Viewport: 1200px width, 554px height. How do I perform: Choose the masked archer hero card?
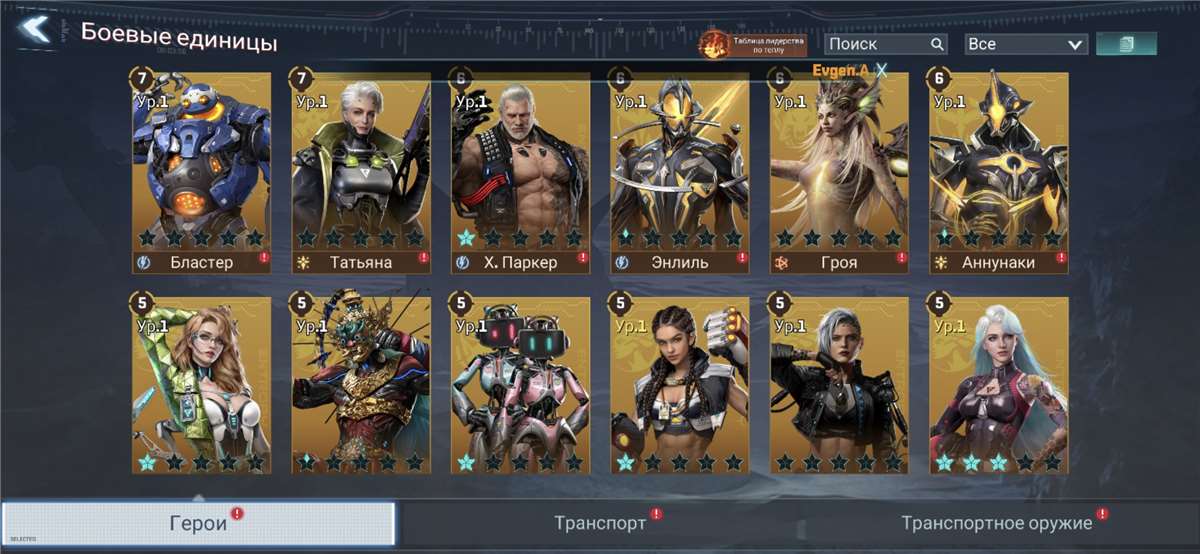[361, 384]
